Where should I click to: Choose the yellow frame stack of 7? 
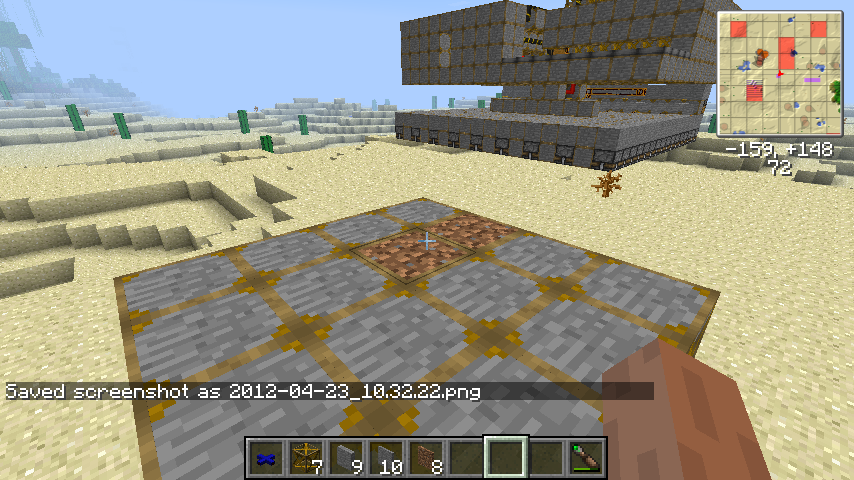pos(305,458)
